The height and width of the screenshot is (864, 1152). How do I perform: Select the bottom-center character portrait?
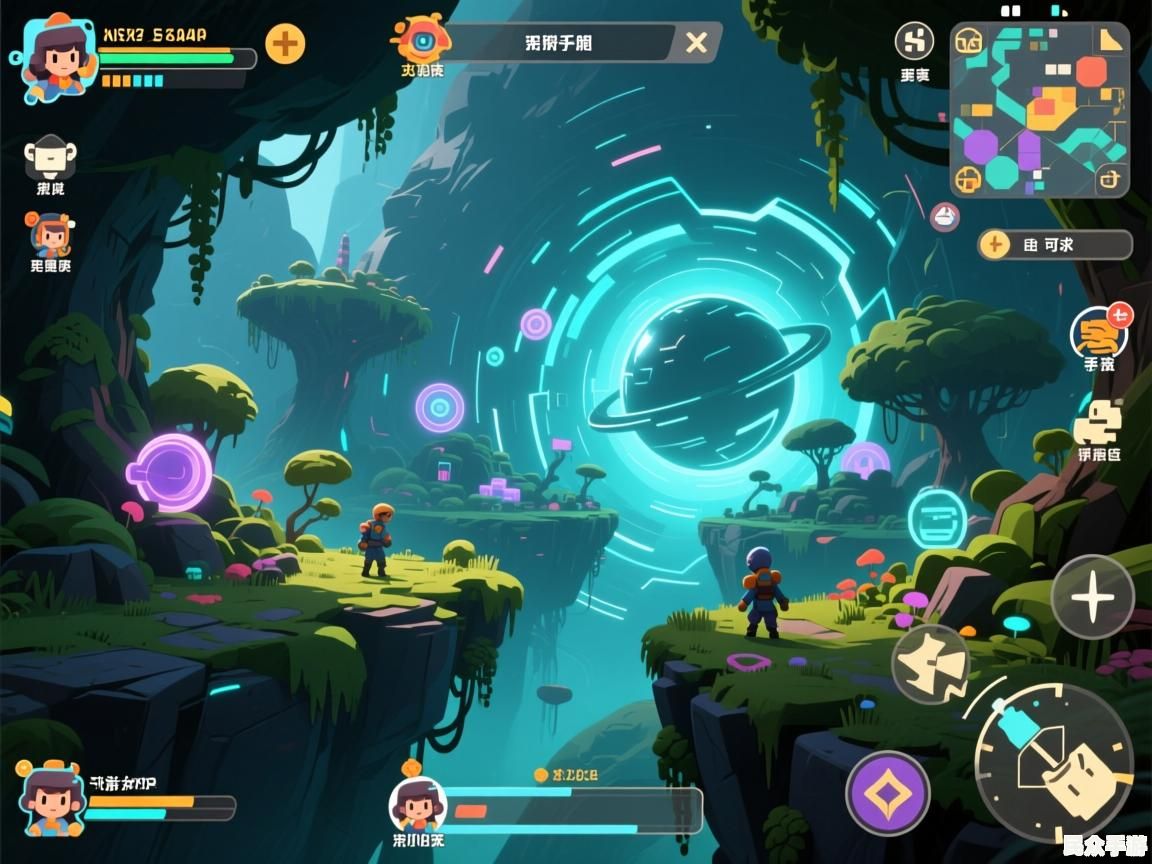pos(417,805)
